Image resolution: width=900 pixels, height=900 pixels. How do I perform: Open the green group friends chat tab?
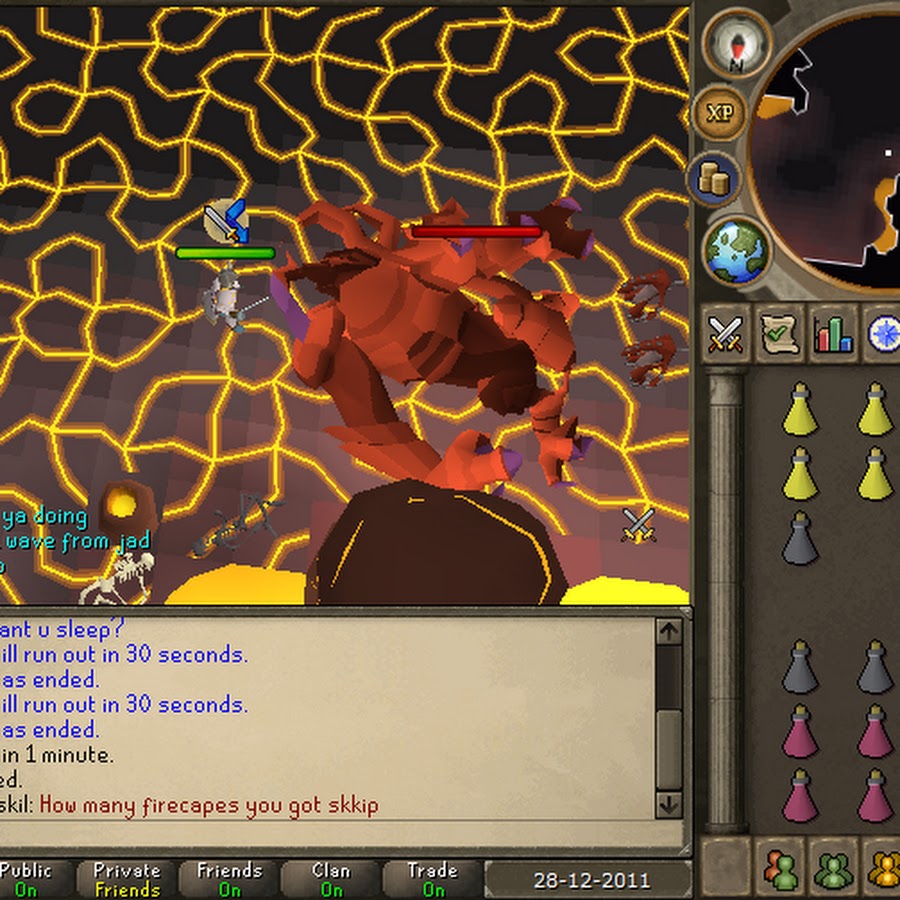coord(832,866)
